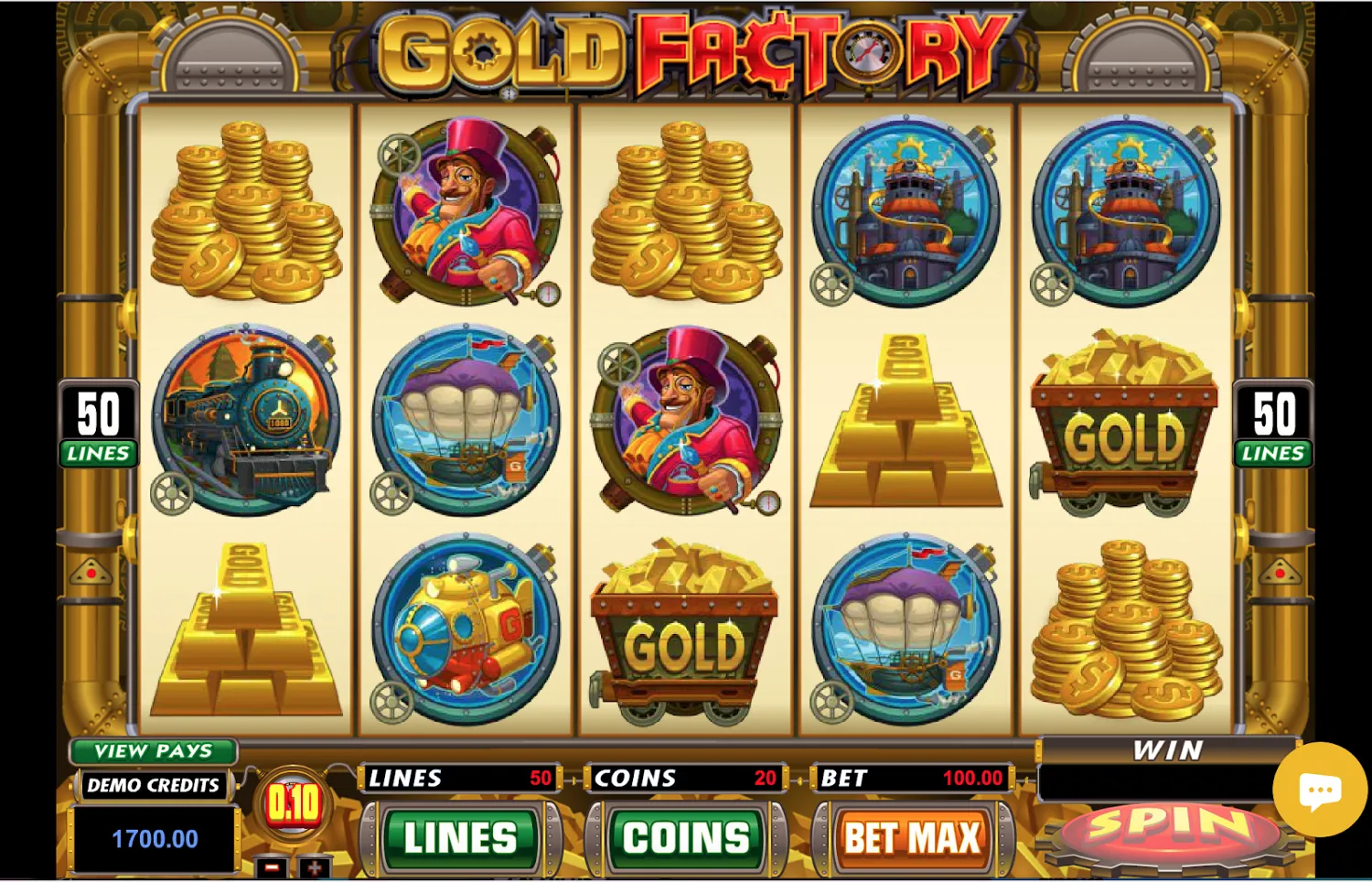The width and height of the screenshot is (1372, 882).
Task: Click the green LINES button
Action: (462, 837)
